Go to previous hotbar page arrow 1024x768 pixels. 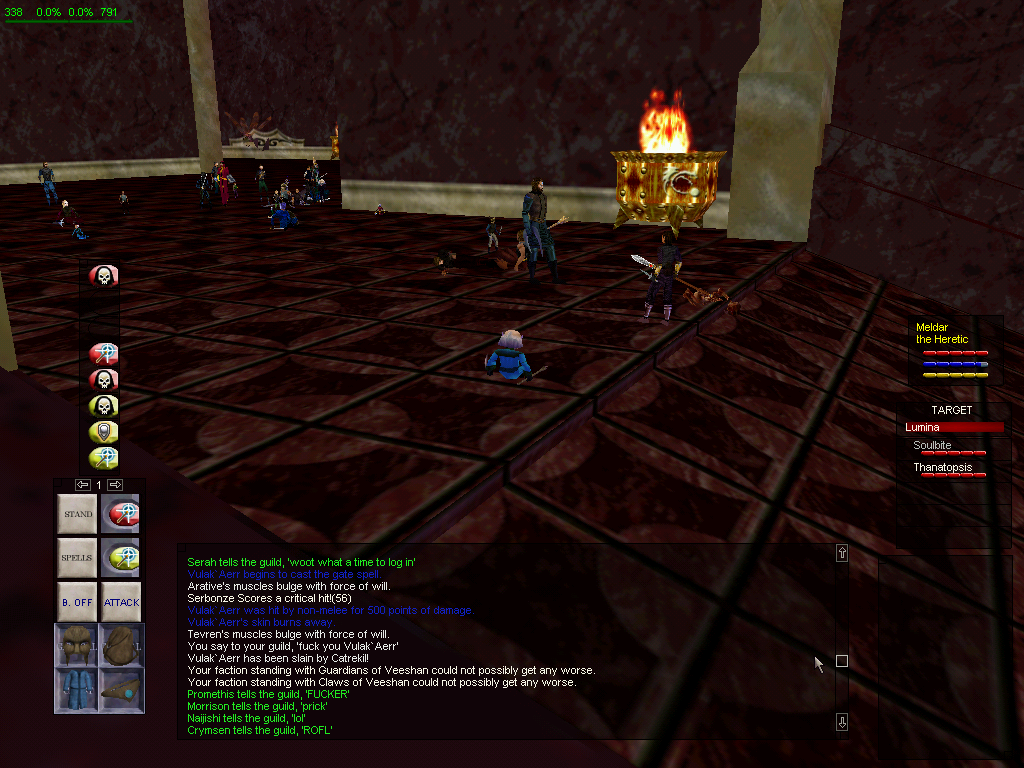point(83,485)
